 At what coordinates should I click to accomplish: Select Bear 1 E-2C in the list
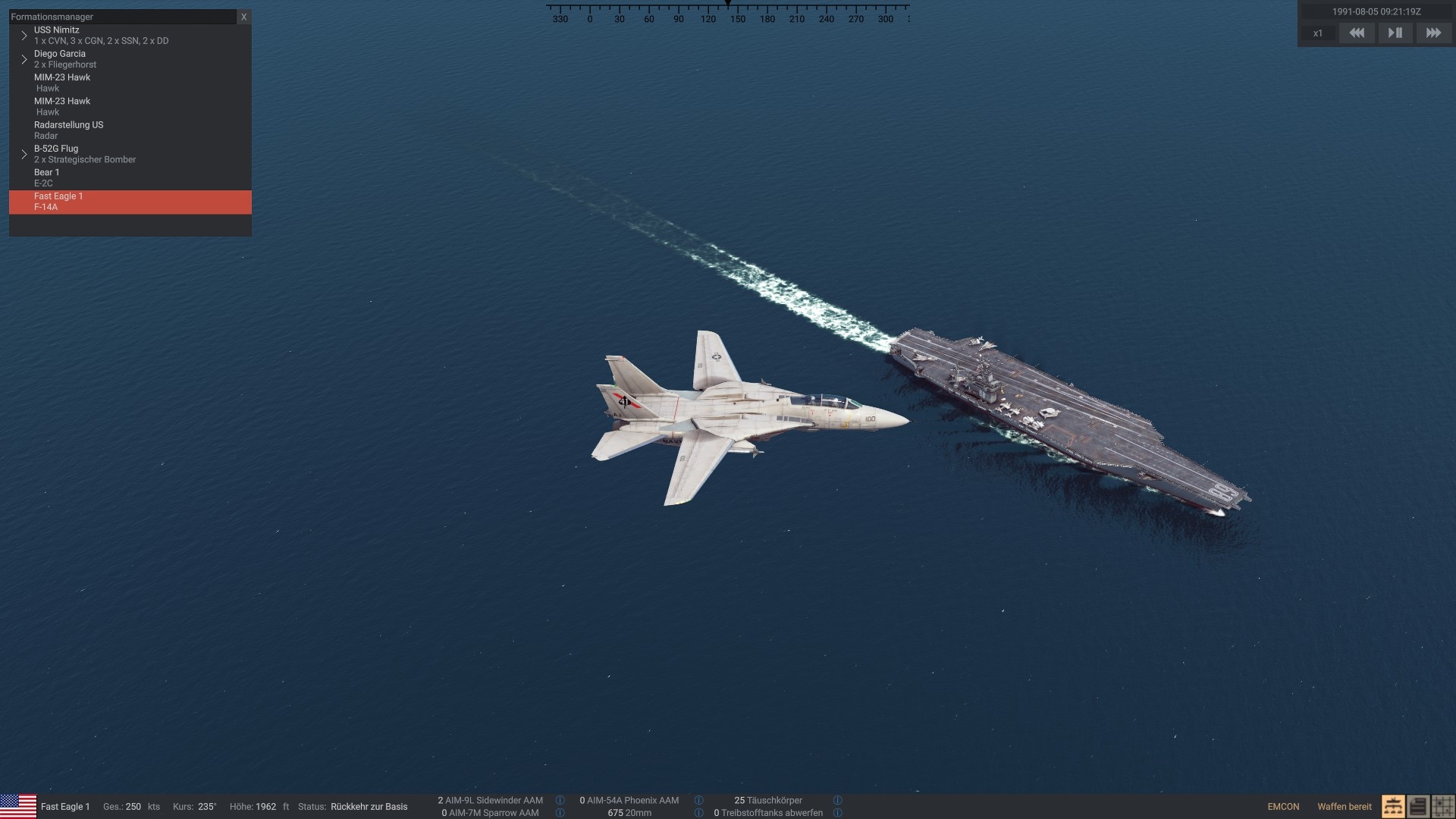tap(46, 177)
